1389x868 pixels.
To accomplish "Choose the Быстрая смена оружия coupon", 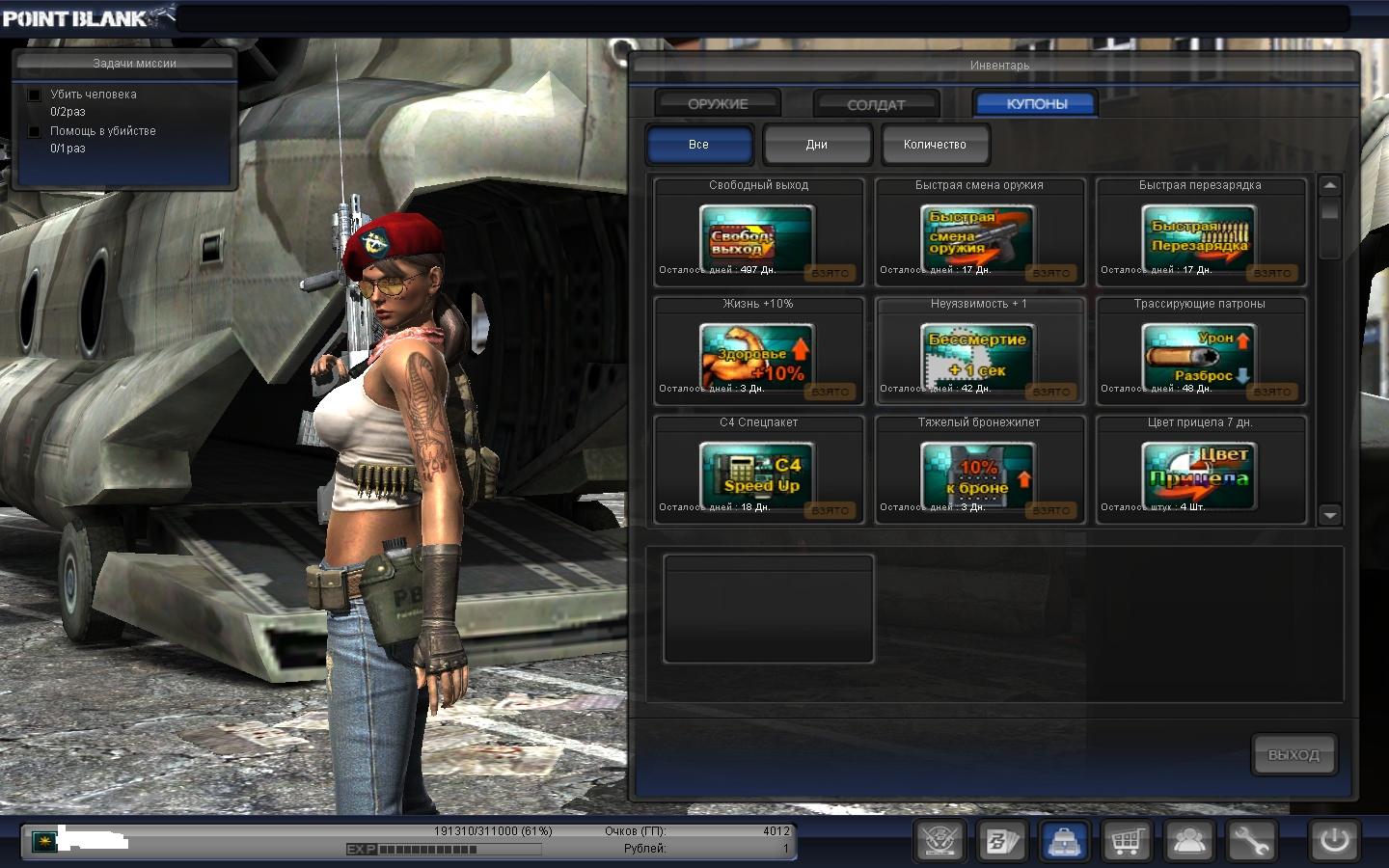I will 978,235.
